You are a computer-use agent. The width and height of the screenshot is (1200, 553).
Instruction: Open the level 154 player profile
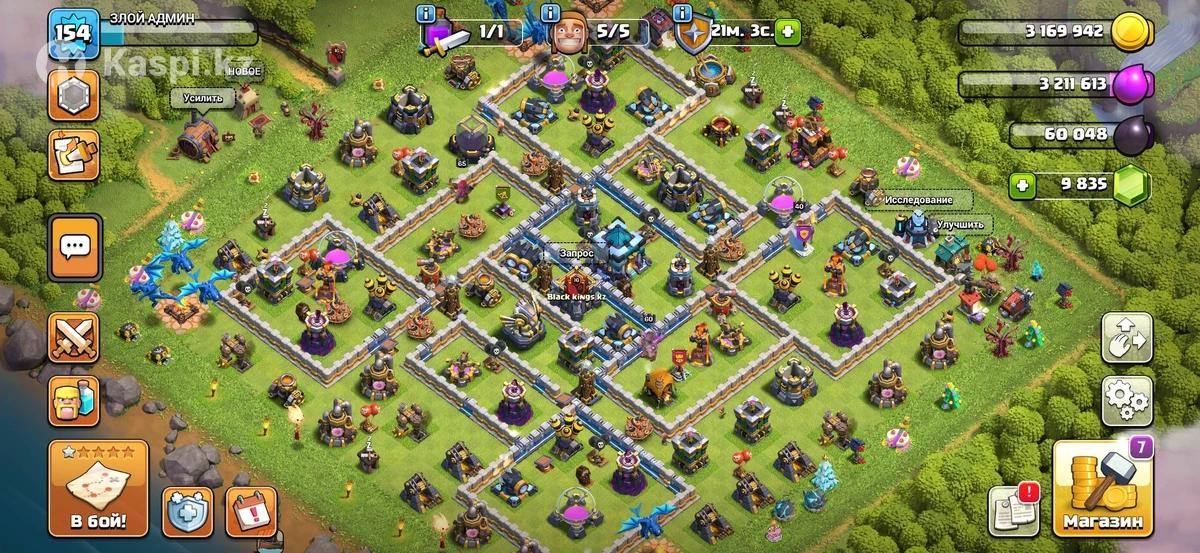75,30
